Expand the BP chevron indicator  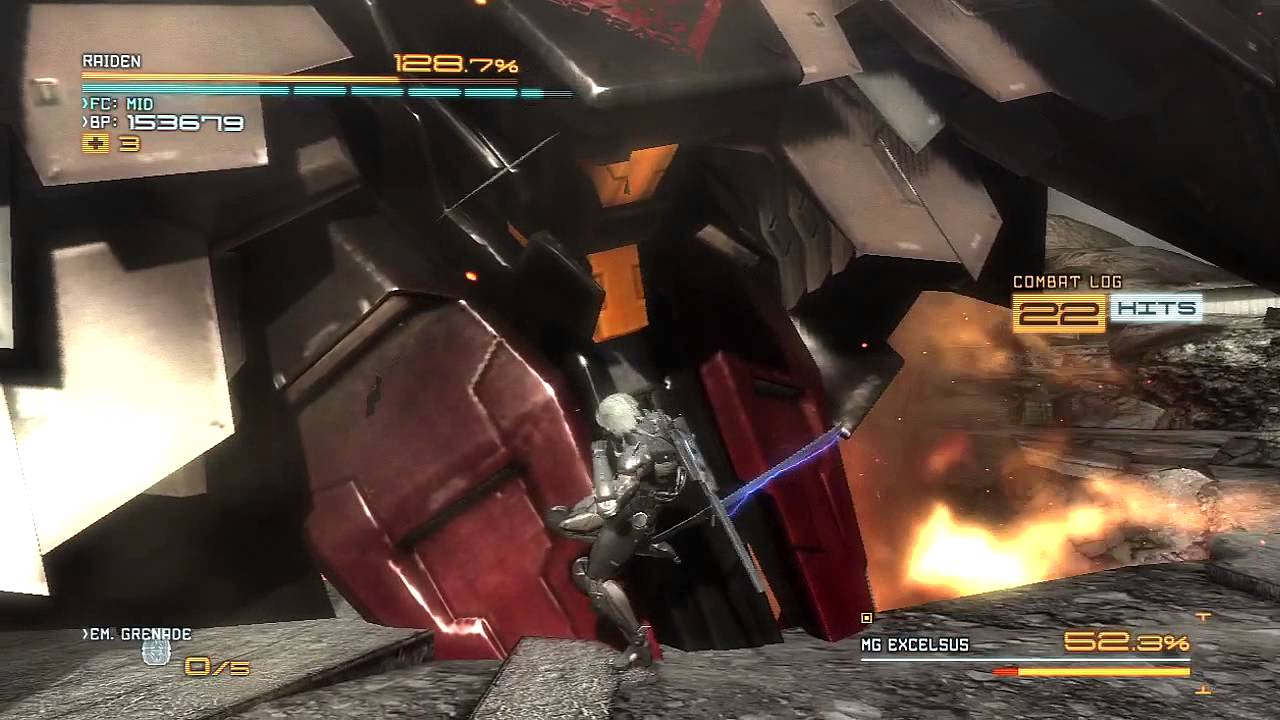85,124
